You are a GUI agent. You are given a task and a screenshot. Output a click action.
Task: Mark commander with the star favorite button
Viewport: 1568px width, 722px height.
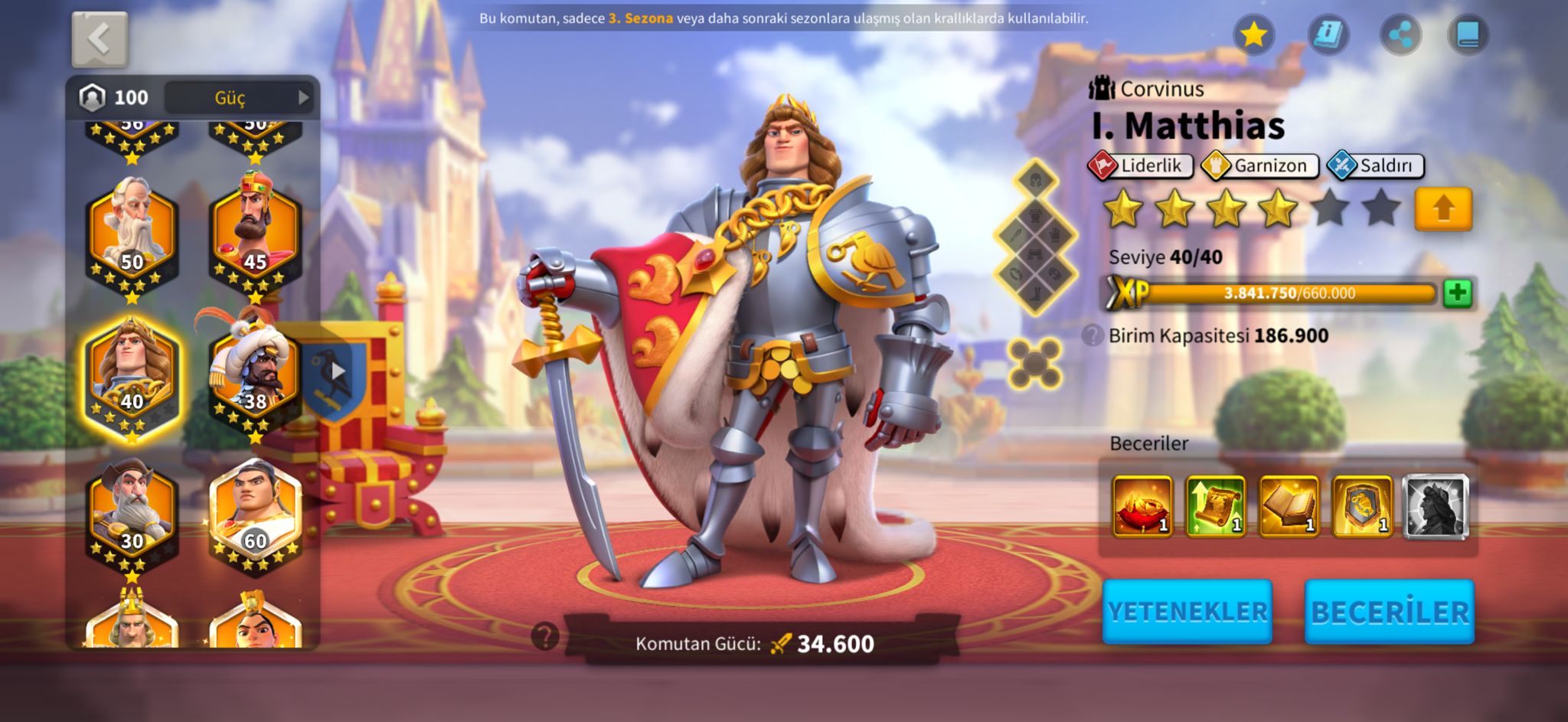point(1253,34)
